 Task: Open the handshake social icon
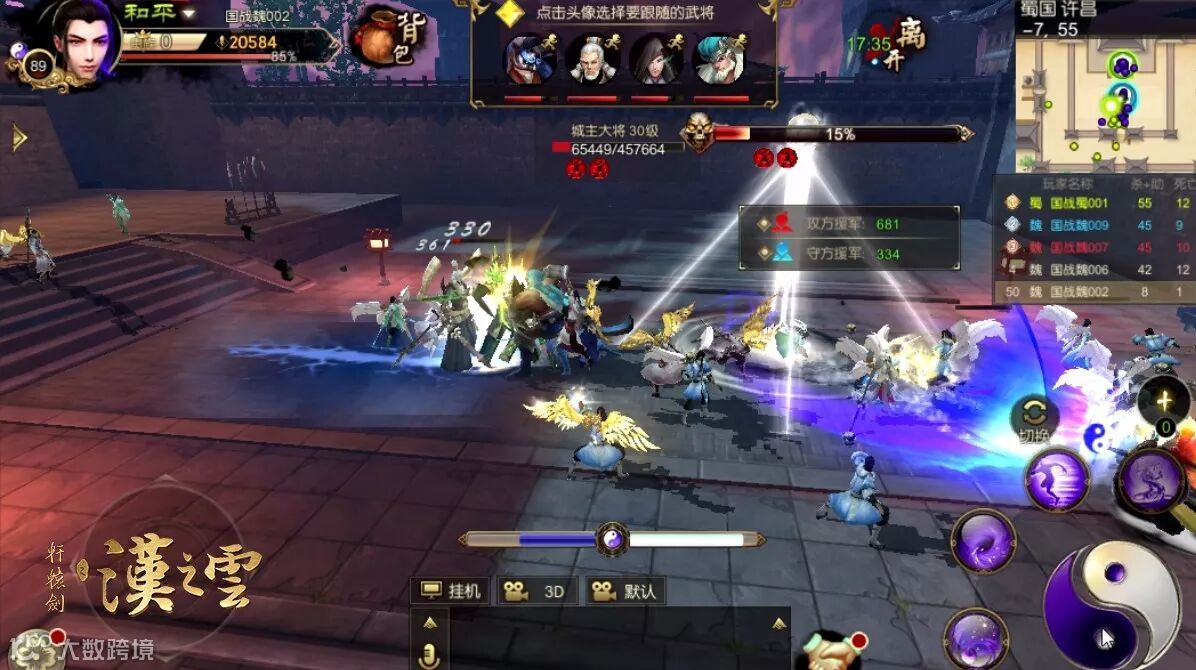pos(828,652)
